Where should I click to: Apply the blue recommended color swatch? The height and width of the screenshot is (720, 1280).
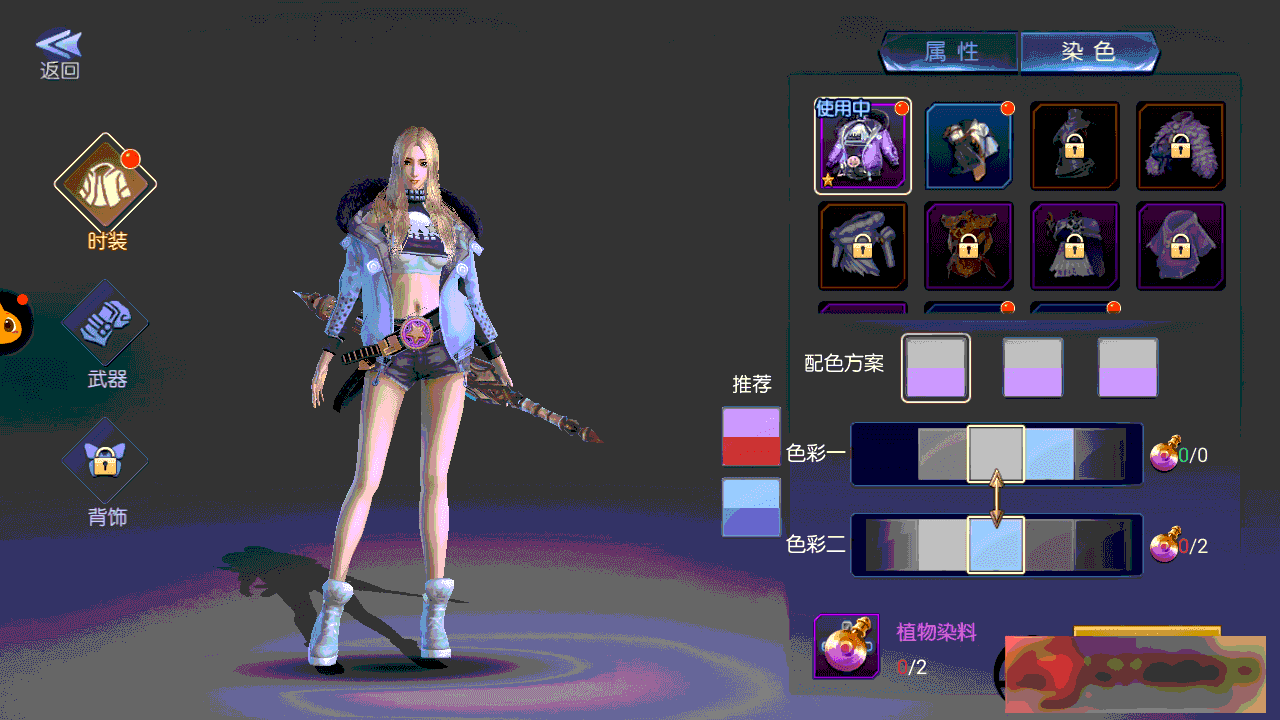(x=751, y=507)
